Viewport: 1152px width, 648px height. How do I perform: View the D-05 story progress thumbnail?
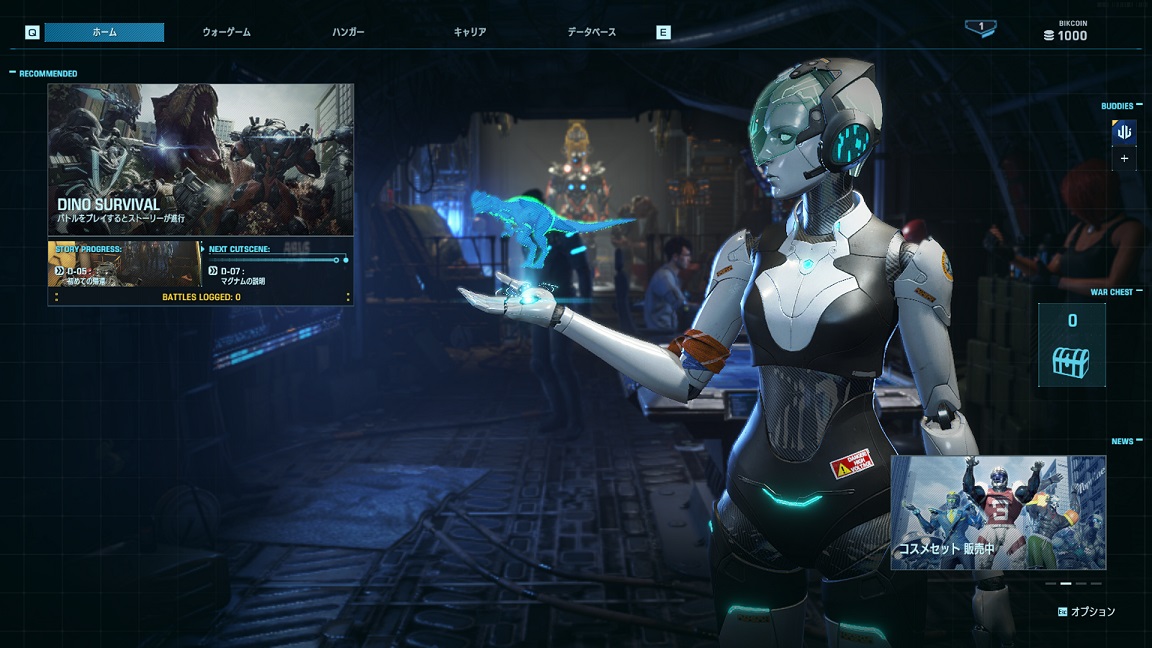coord(124,264)
